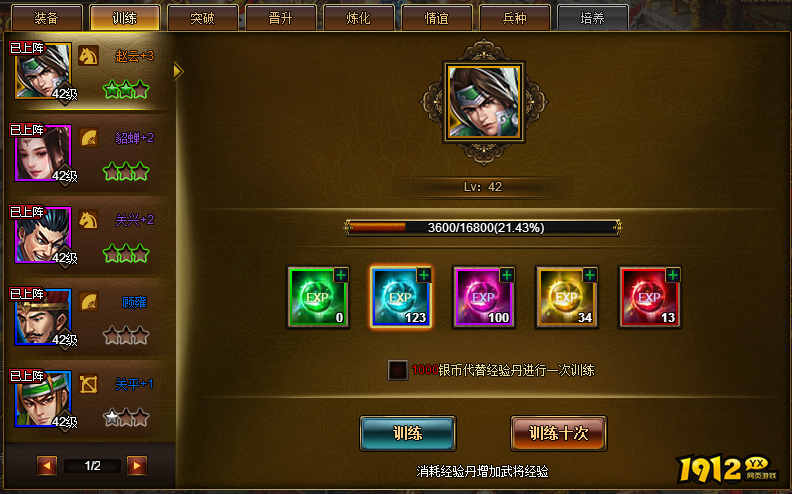
Task: Open the 突破 tab
Action: pos(202,18)
